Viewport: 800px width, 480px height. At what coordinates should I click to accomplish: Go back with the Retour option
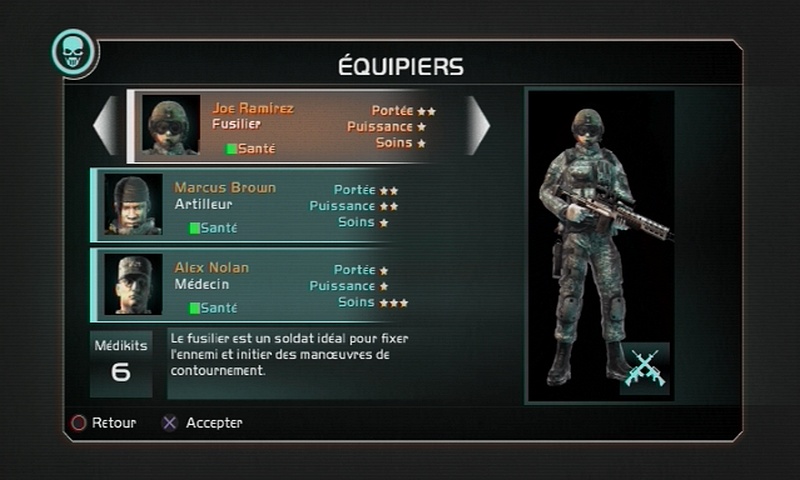[x=103, y=423]
